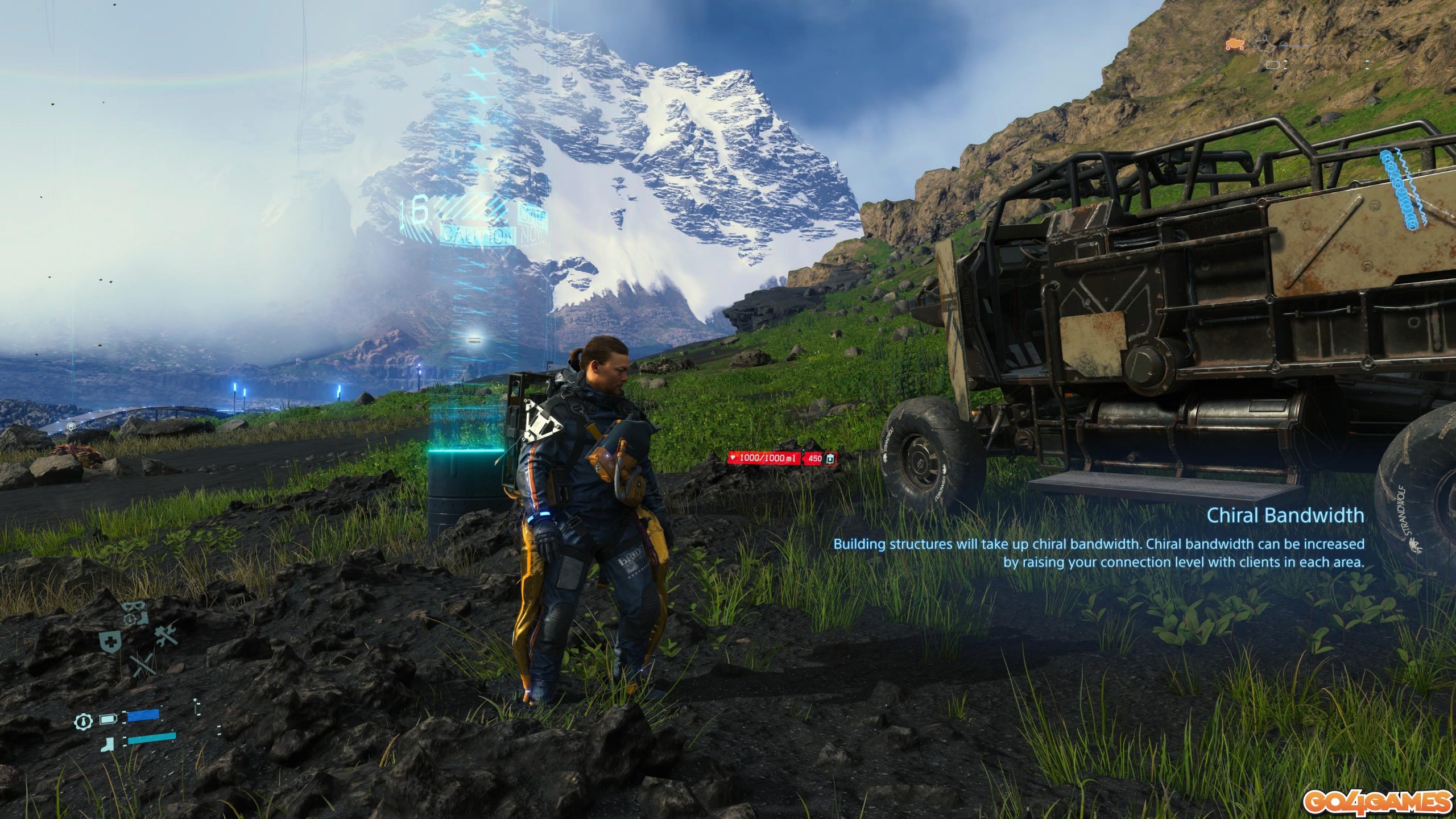Viewport: 1456px width, 819px height.
Task: Click the battery level icon
Action: coord(108,719)
